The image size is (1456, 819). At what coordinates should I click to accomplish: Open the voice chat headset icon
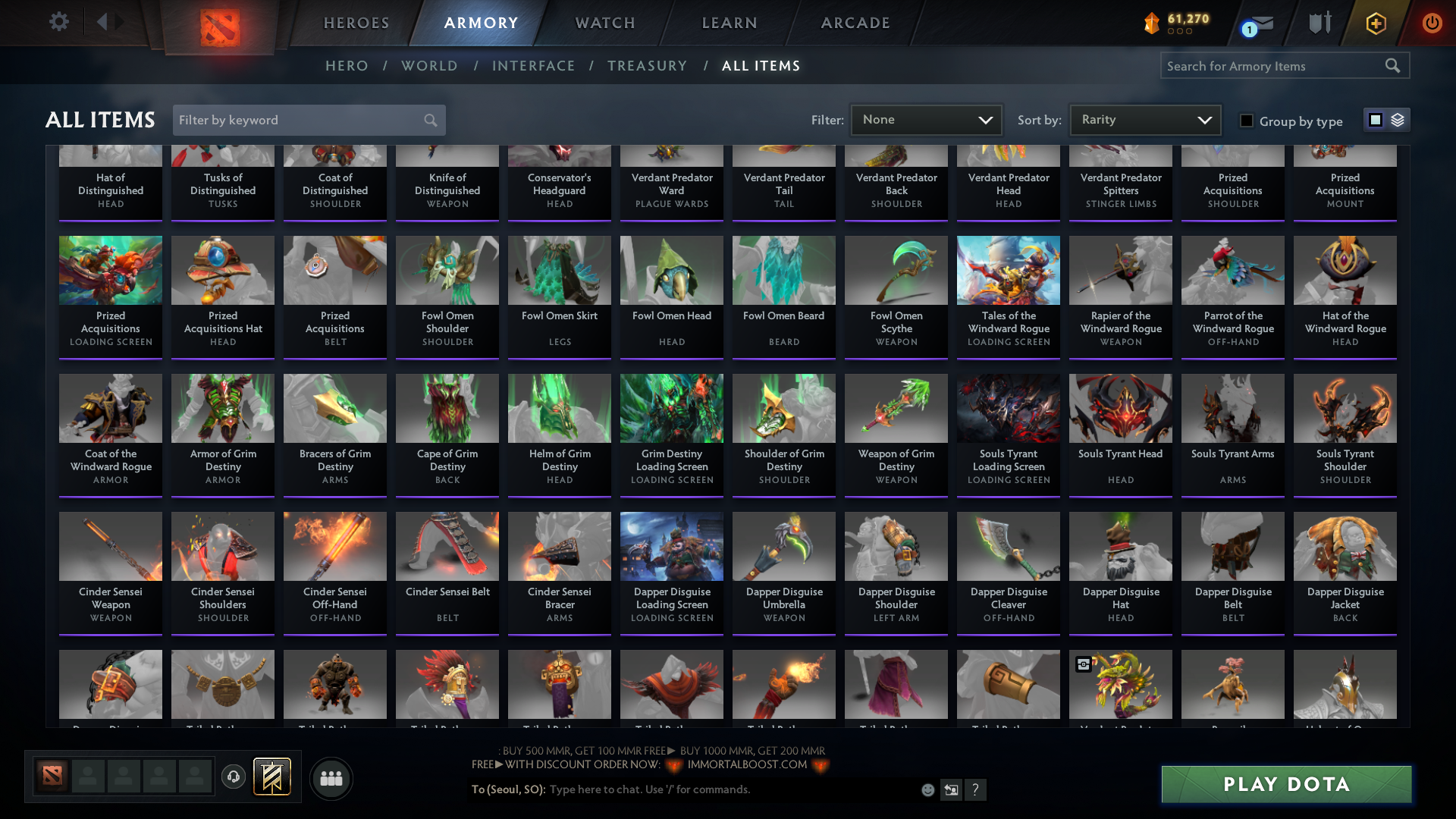coord(234,777)
